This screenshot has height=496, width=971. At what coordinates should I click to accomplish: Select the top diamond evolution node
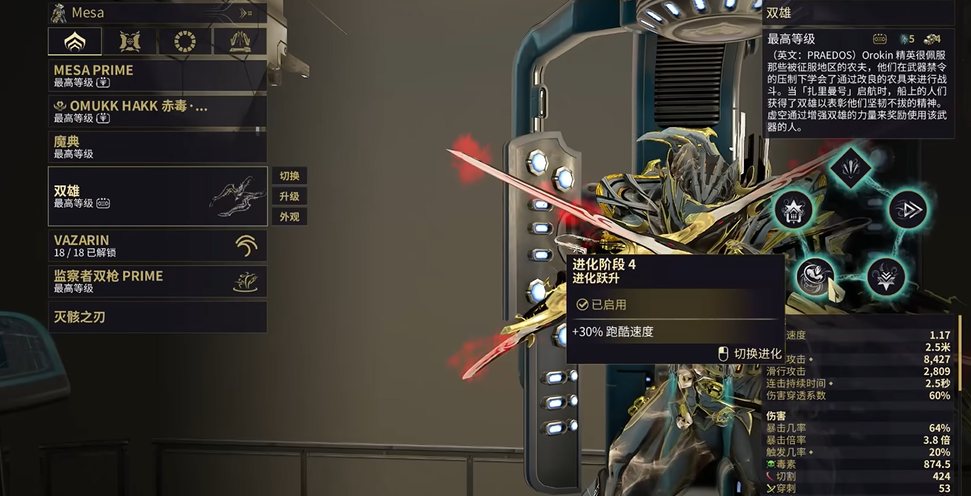[x=852, y=165]
